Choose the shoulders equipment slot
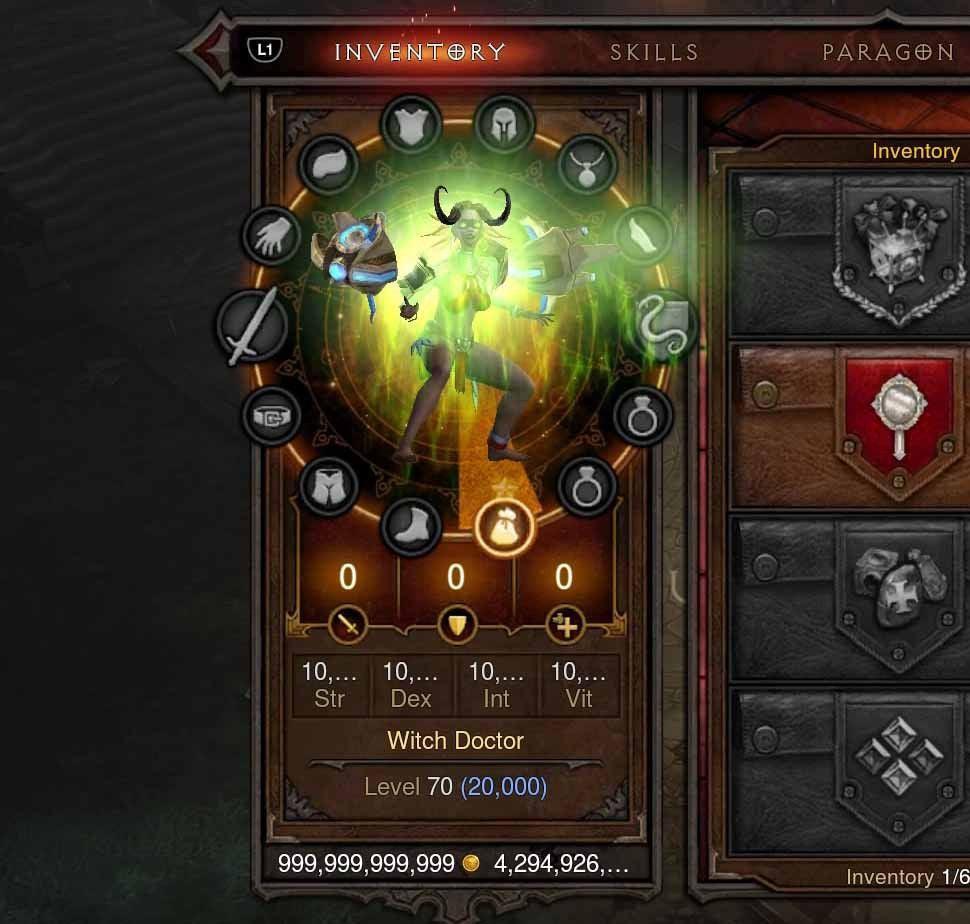The image size is (970, 924). point(327,166)
